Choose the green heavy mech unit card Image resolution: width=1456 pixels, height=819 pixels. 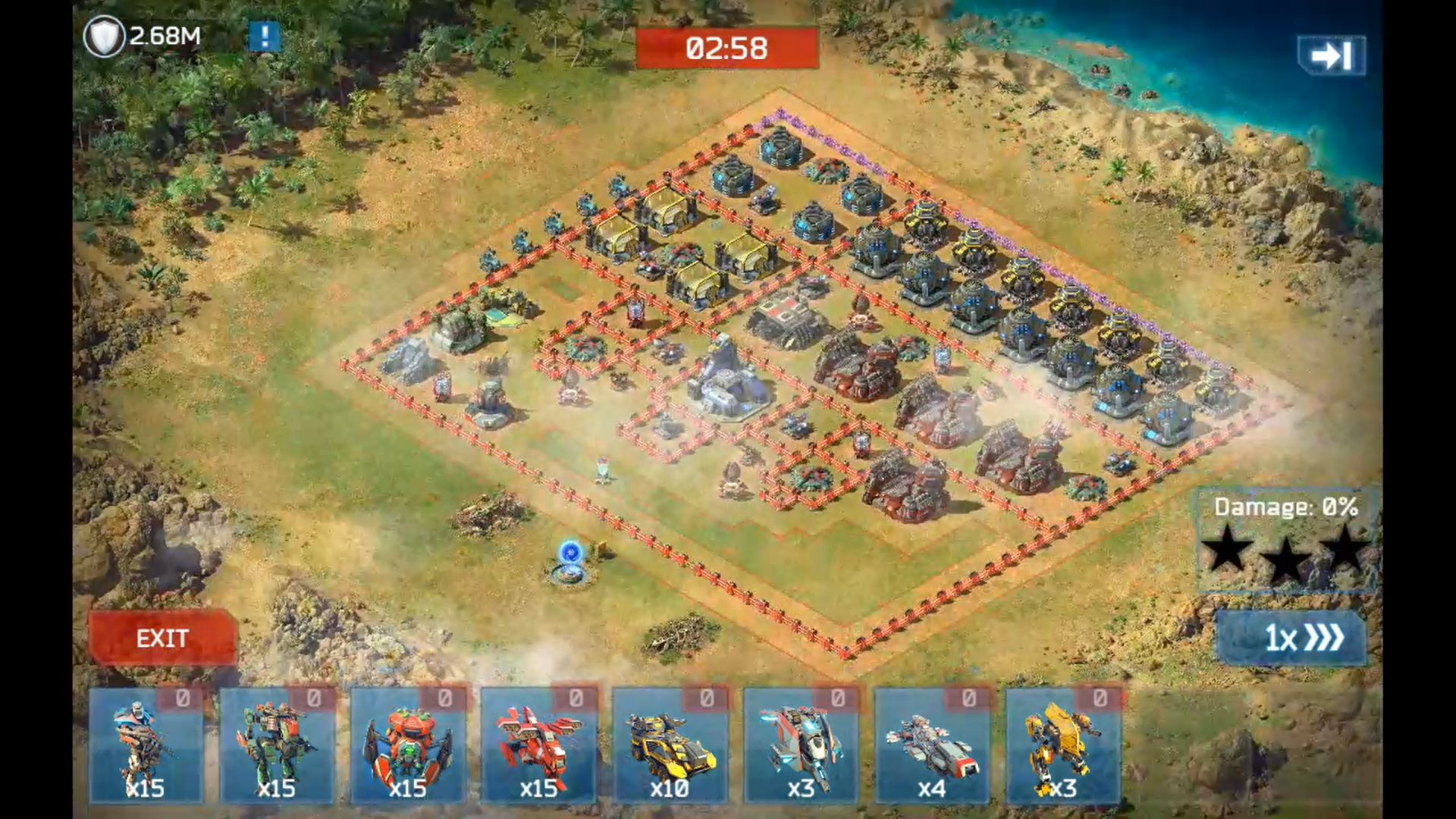[x=277, y=745]
